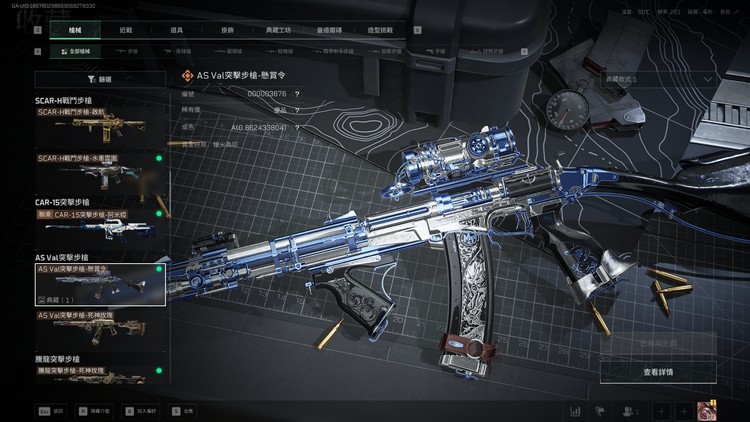Switch to the 掛飾 (charms) tab
The width and height of the screenshot is (750, 422).
[227, 31]
